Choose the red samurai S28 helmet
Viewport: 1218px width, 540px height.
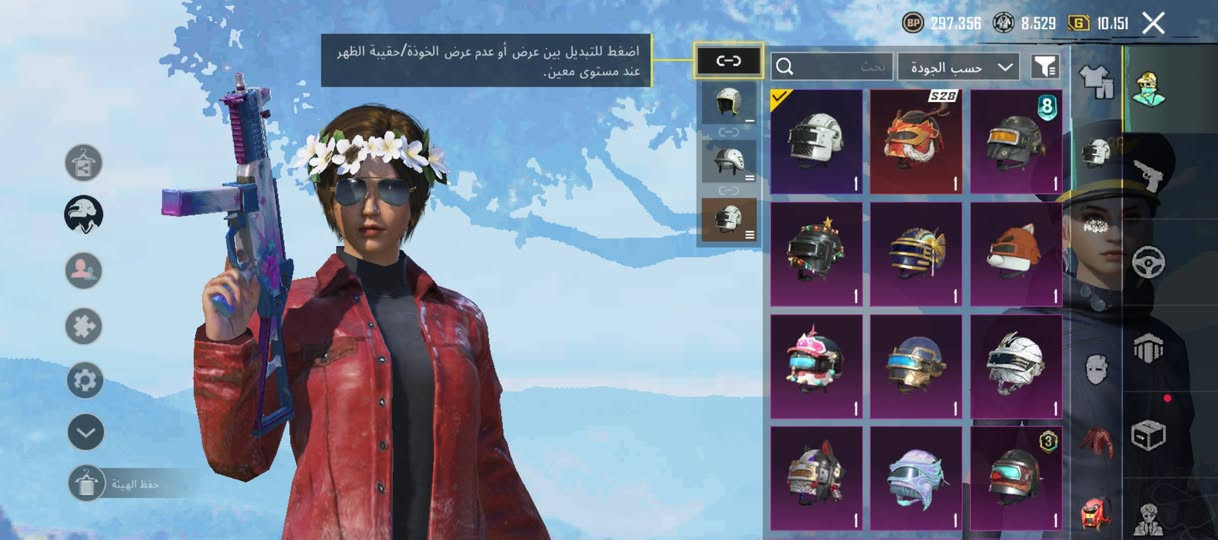(x=916, y=141)
